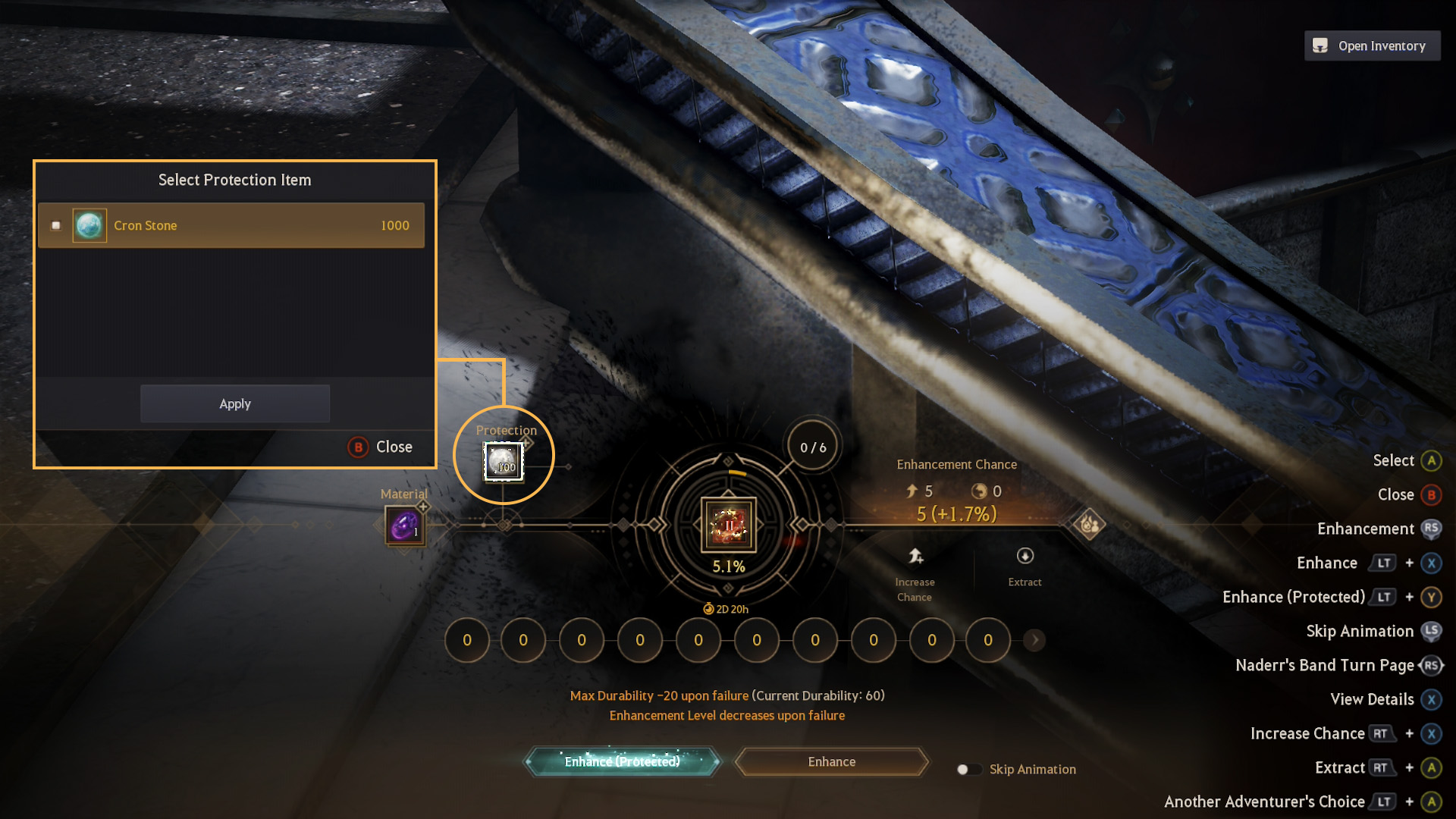The width and height of the screenshot is (1456, 819).
Task: Click the gold Enhance button
Action: (x=831, y=761)
